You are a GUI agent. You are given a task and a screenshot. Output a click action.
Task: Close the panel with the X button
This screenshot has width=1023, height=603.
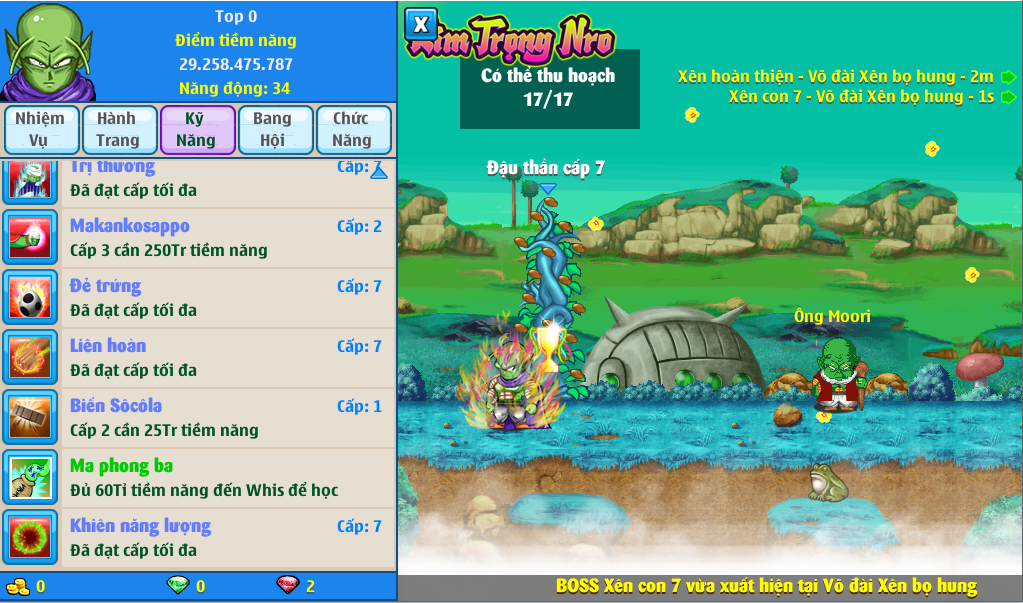click(x=421, y=24)
